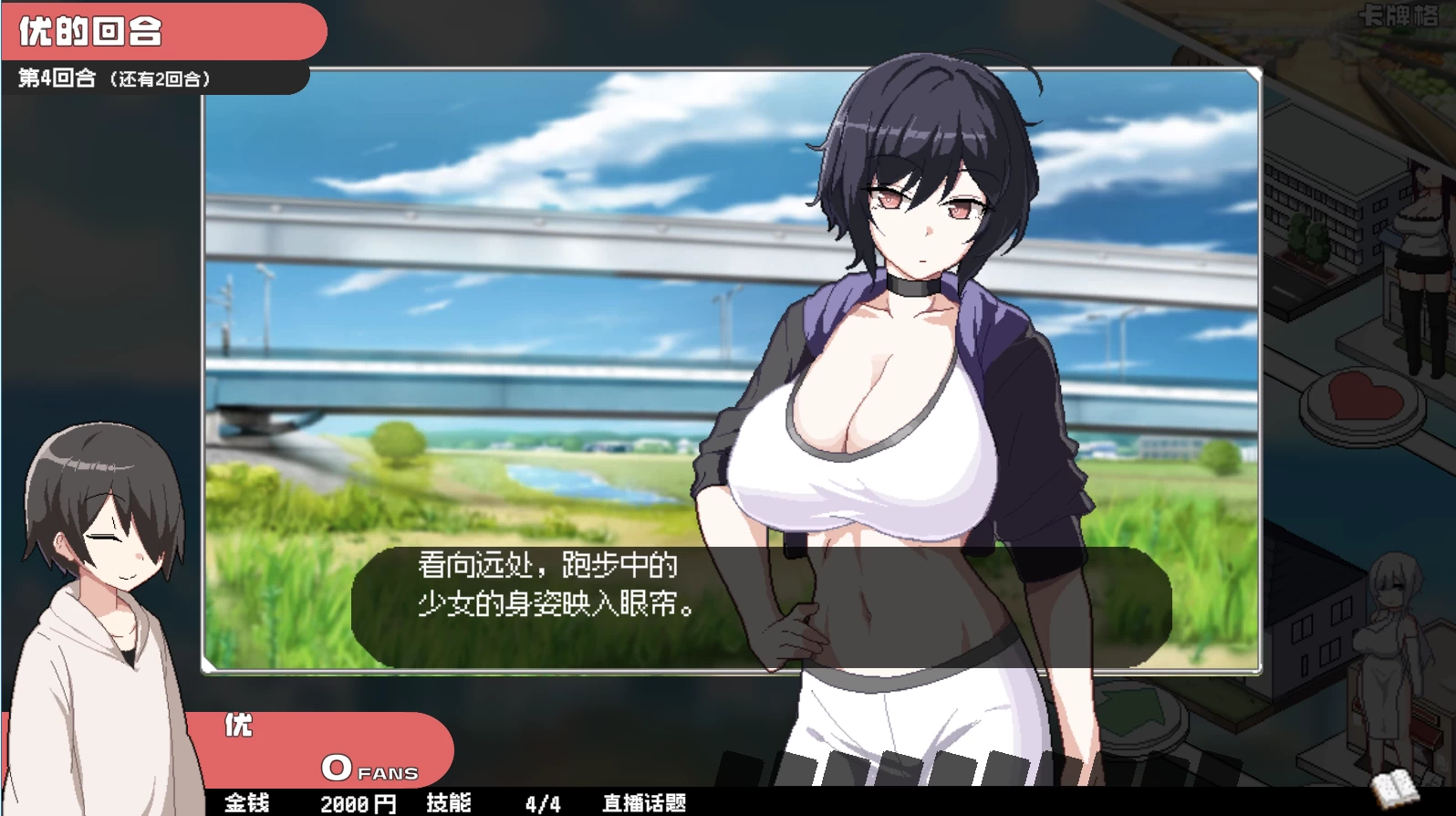The height and width of the screenshot is (816, 1456).
Task: Open the 直播话题 livestream topic panel
Action: coord(645,804)
